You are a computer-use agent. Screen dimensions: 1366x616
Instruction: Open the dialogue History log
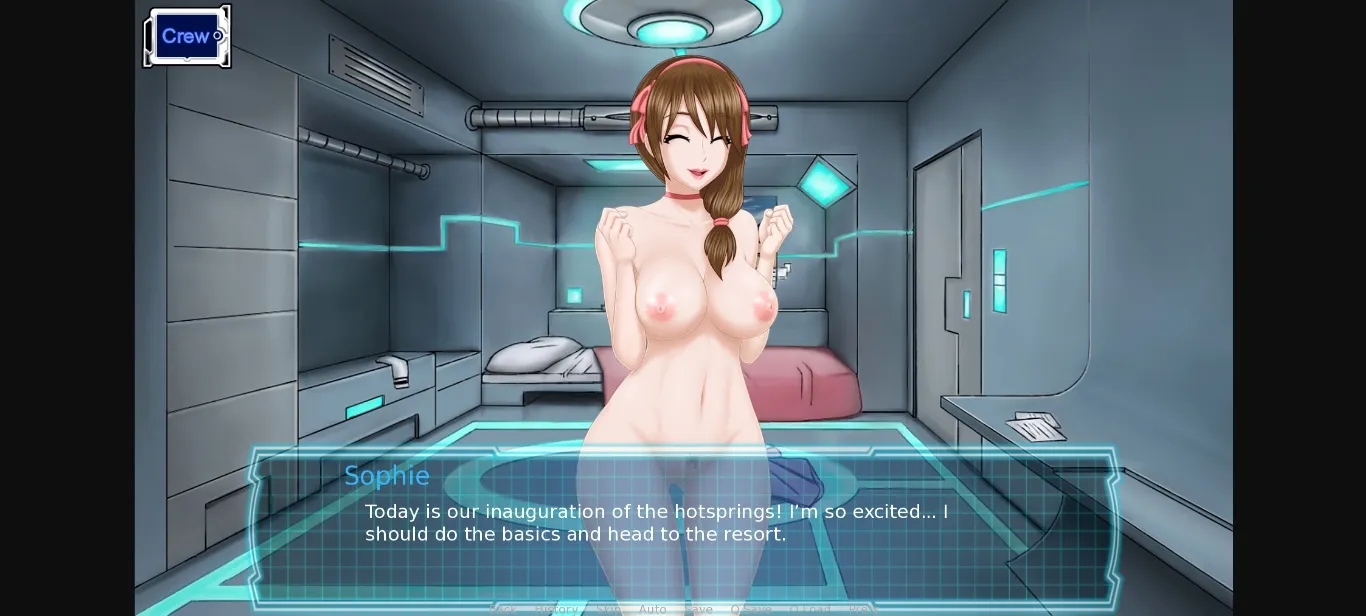click(556, 609)
